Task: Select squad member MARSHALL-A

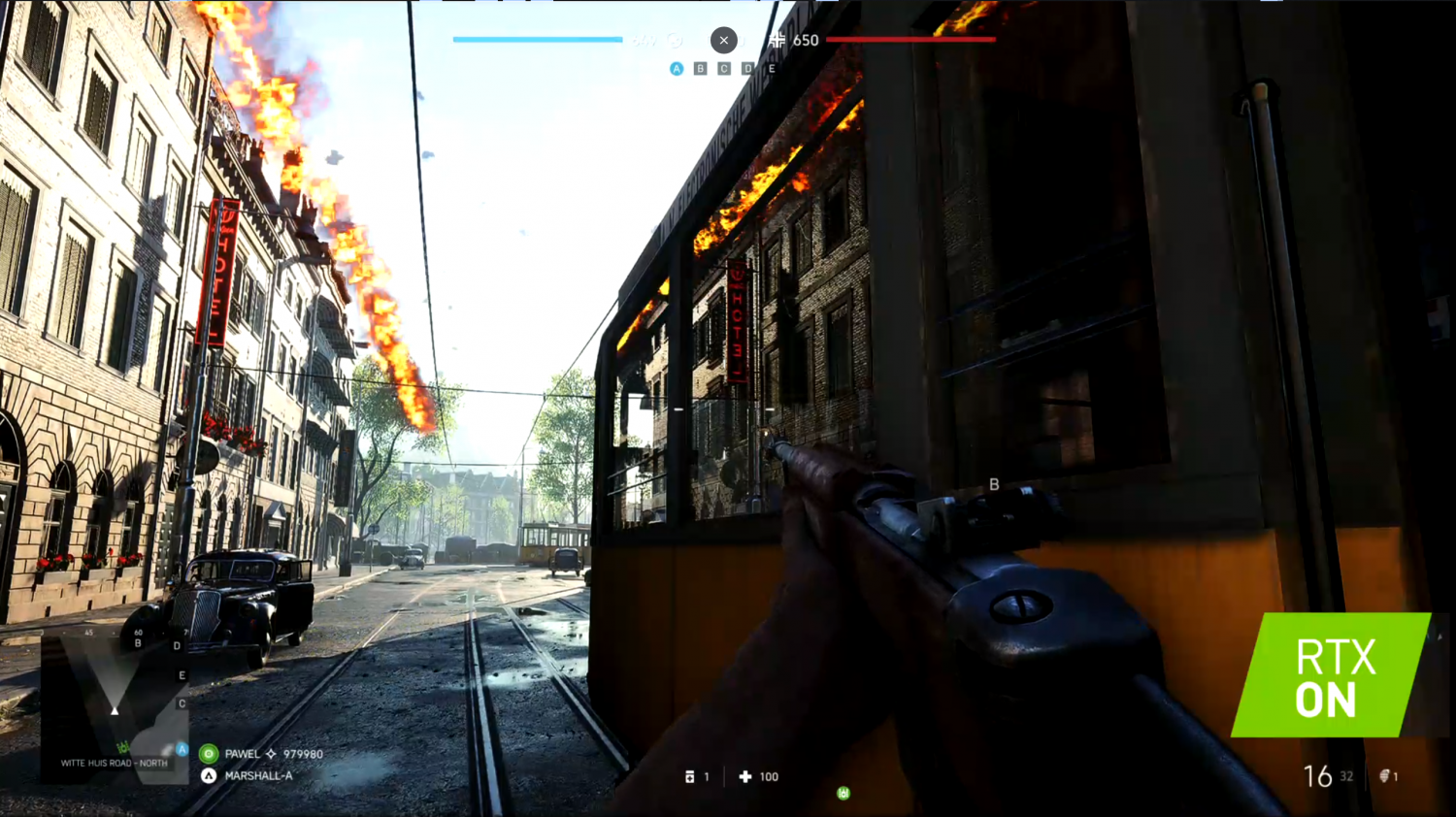Action: [x=258, y=776]
